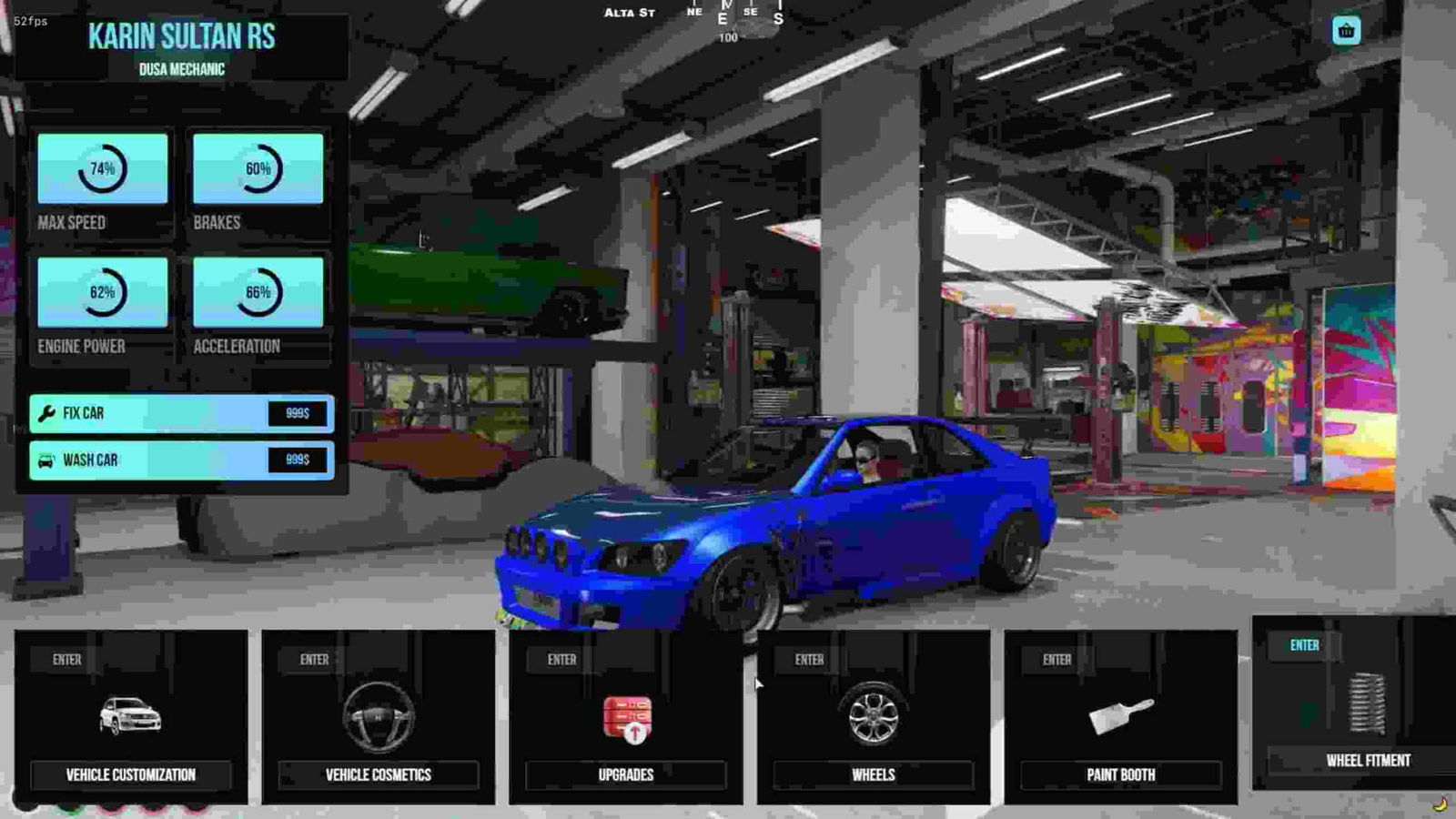Open the Vehicle Customization category
Screen dimensions: 1456x819
click(131, 717)
